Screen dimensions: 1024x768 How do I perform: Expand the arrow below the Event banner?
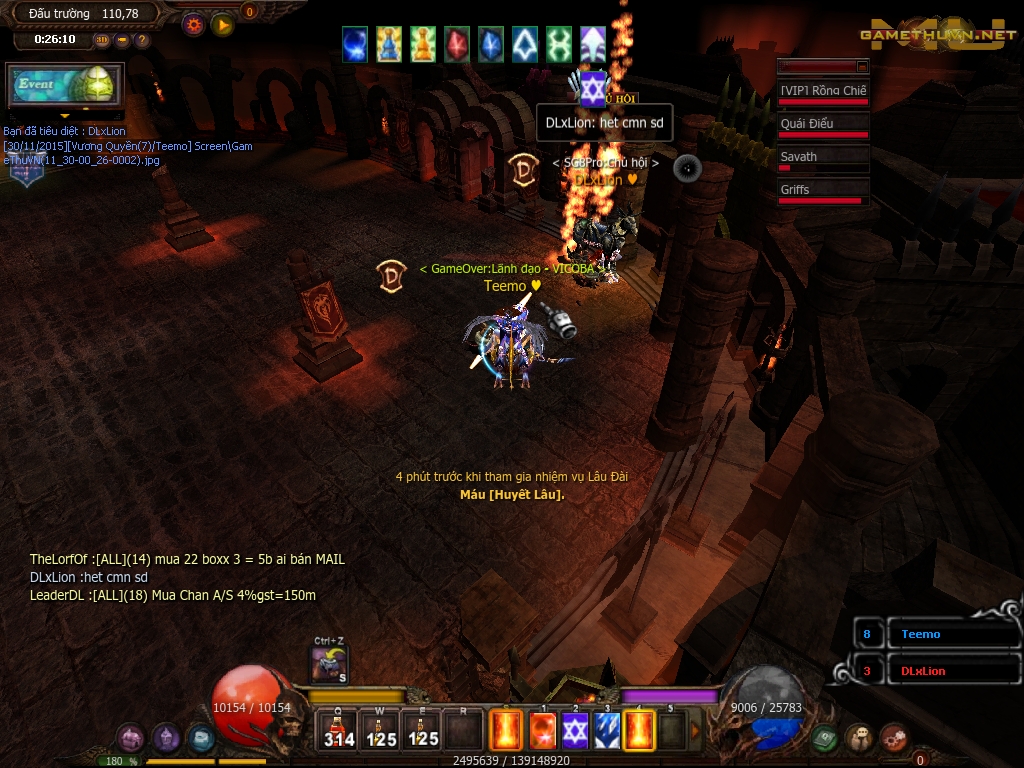(x=65, y=115)
